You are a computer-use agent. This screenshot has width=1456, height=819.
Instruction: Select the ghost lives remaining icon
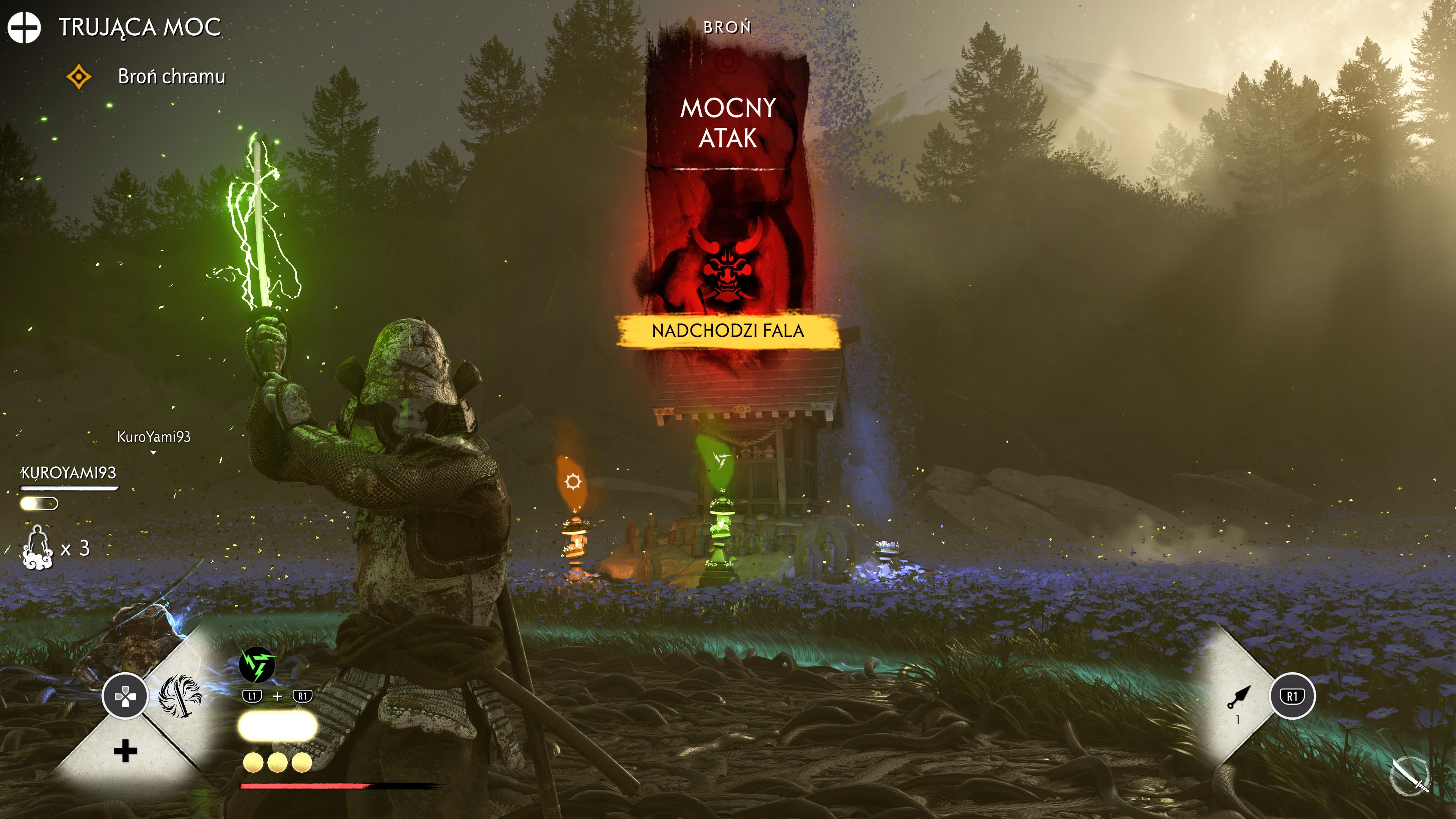pyautogui.click(x=38, y=547)
